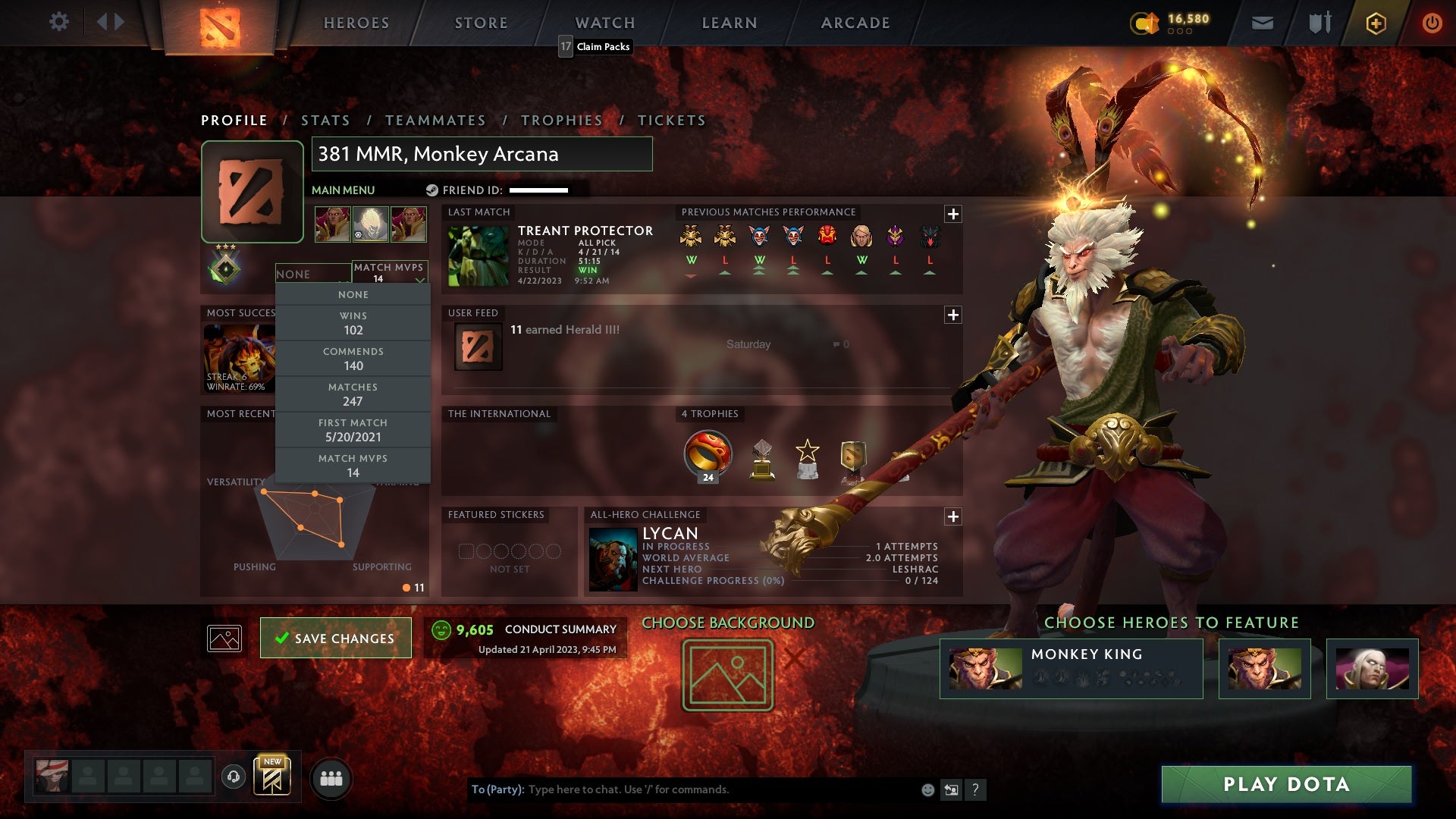Screen dimensions: 1456x819
Task: Click the red power disconnect button
Action: coord(1432,23)
